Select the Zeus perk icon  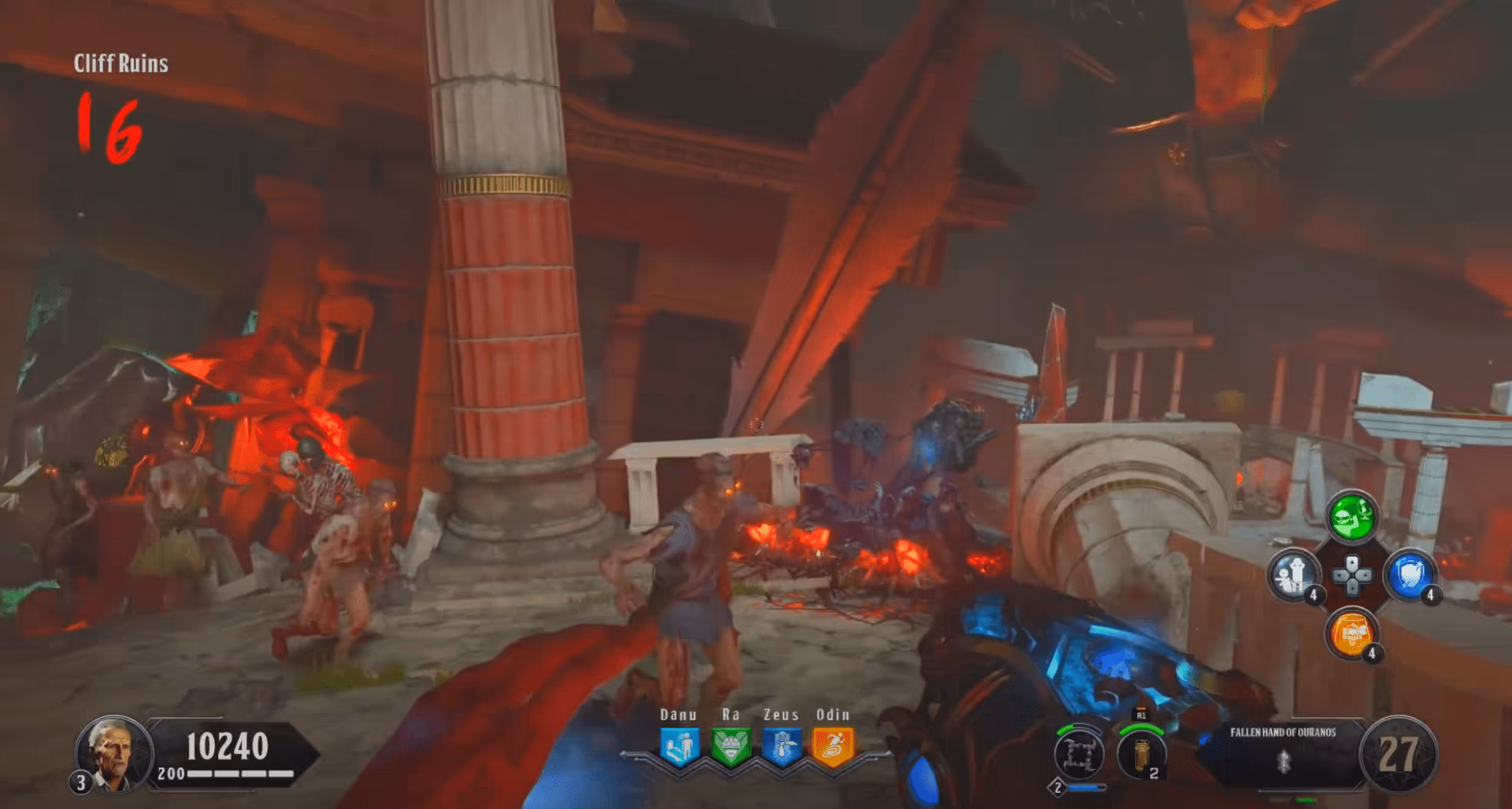tap(782, 746)
